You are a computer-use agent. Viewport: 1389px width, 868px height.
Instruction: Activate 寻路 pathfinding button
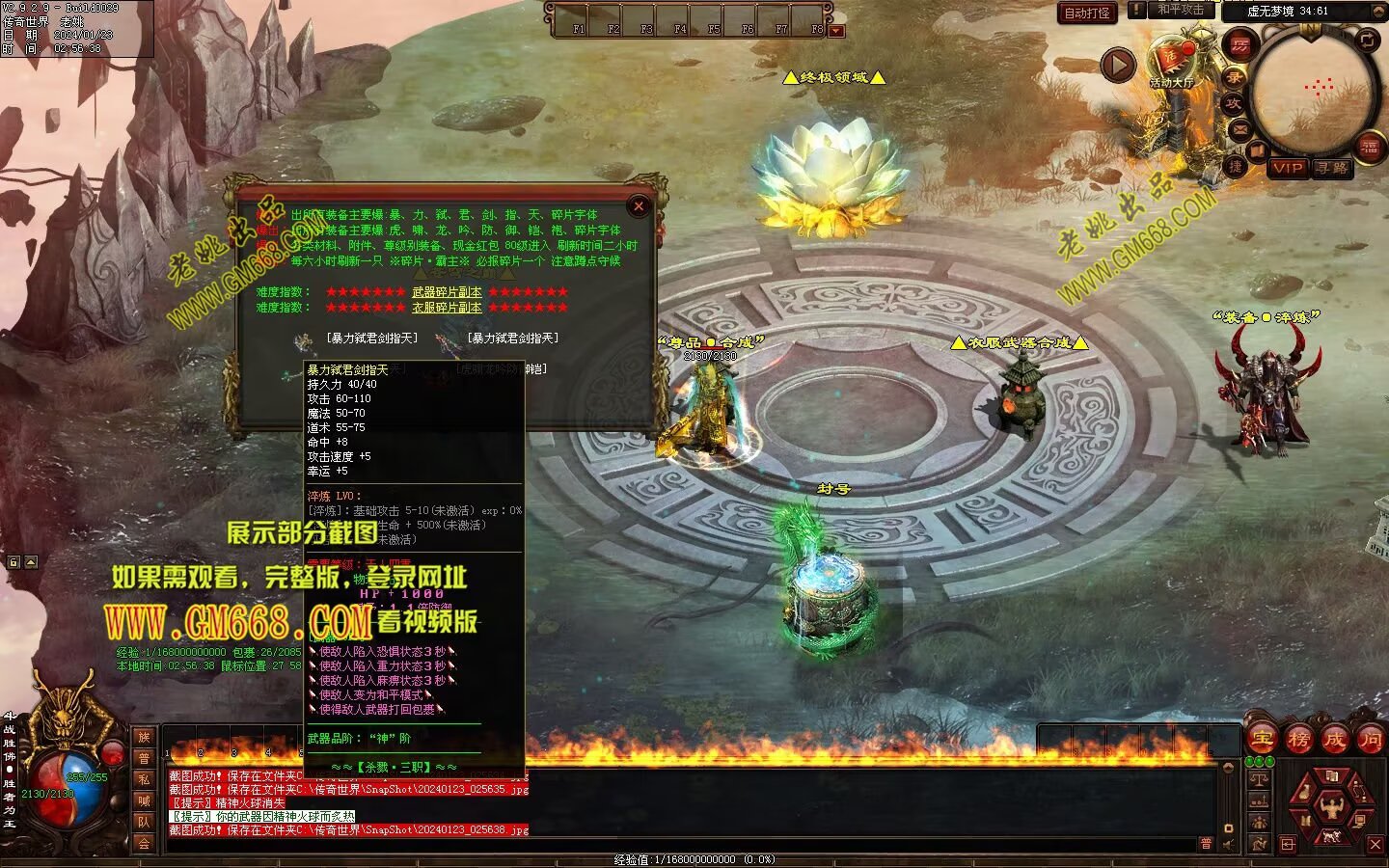coord(1332,168)
